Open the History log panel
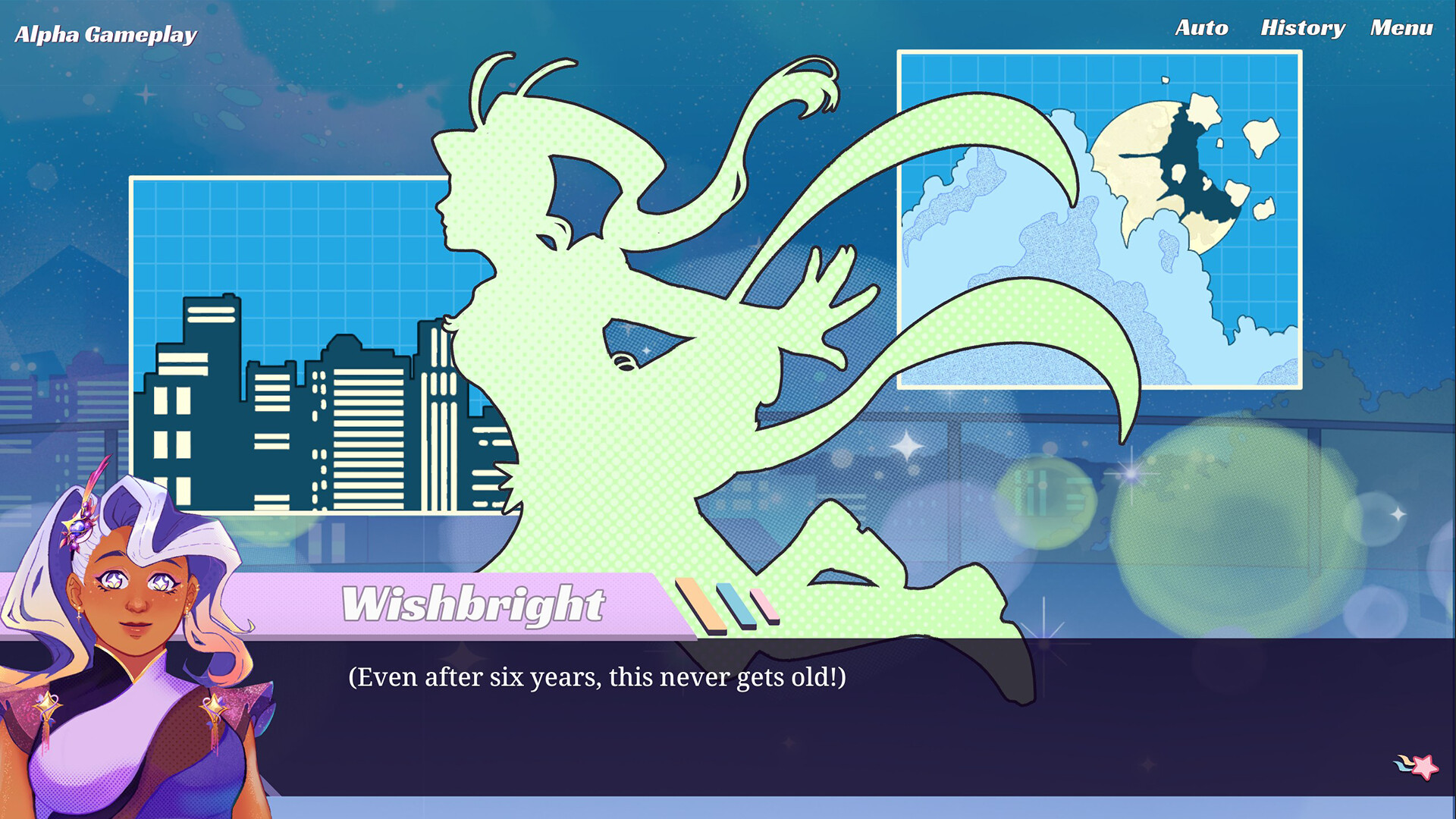This screenshot has width=1456, height=819. 1304,28
